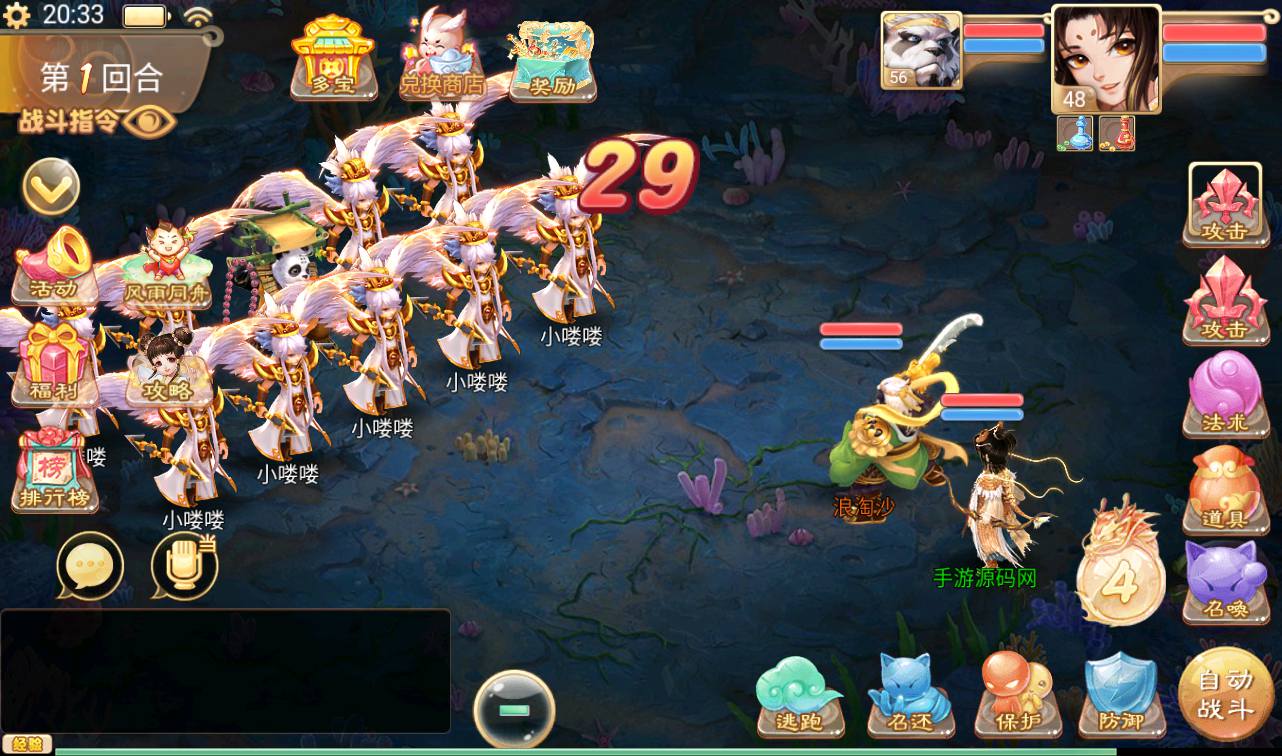1282x756 pixels.
Task: Open the 法术 spells menu
Action: pos(1225,394)
